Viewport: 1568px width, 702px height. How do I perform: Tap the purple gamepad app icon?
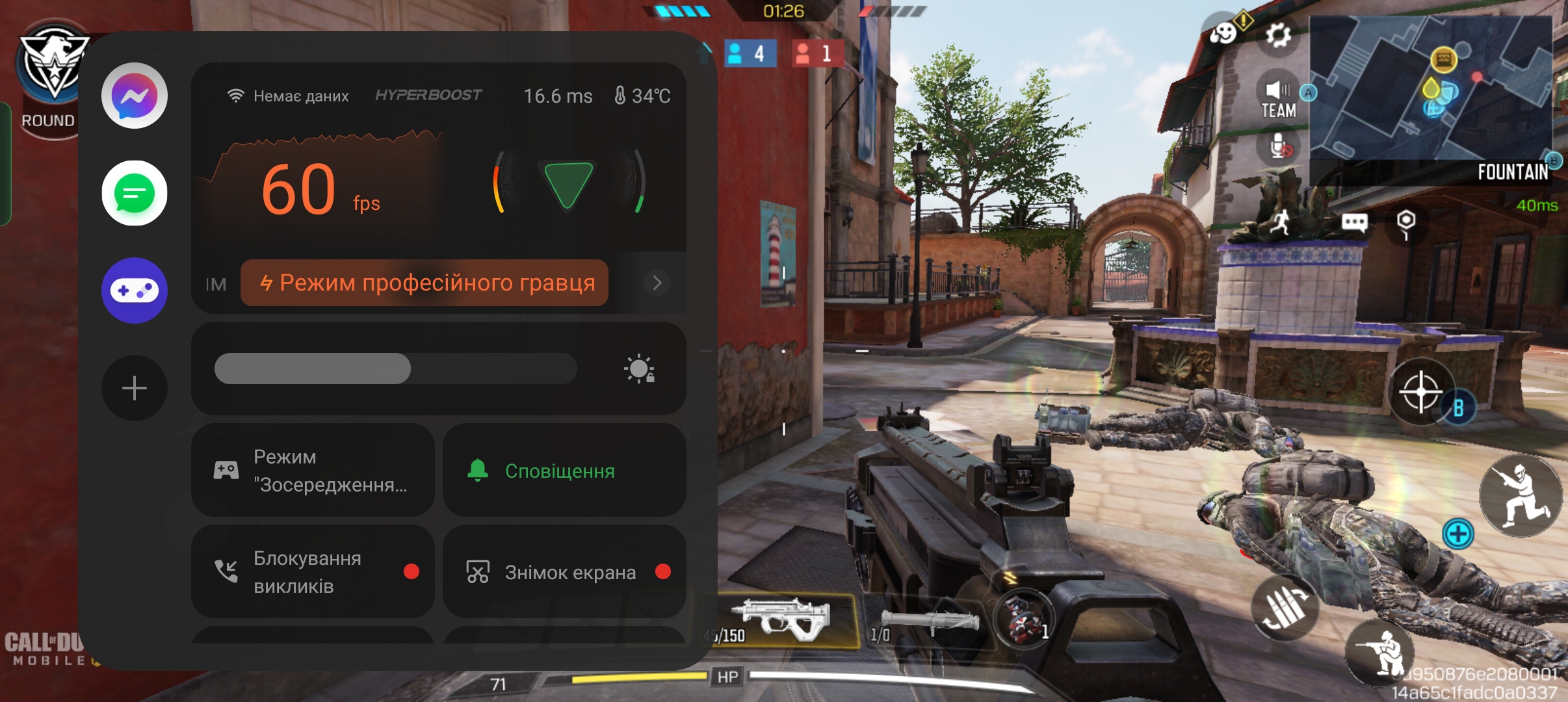135,291
